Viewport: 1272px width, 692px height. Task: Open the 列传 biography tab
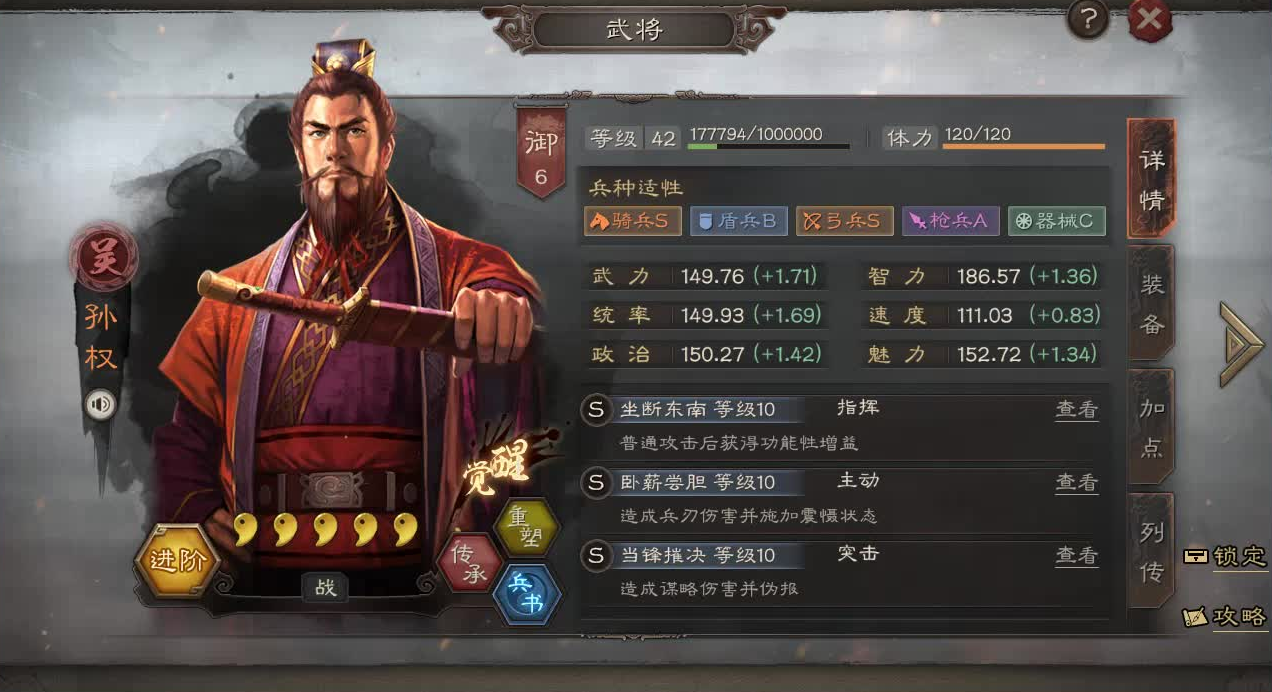1151,551
